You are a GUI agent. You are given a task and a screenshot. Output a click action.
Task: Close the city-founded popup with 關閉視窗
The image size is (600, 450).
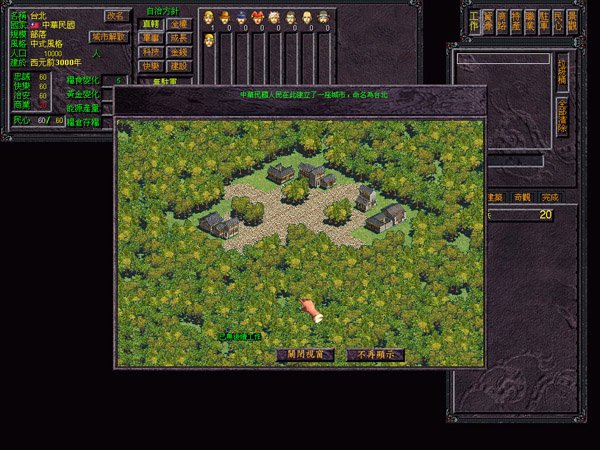305,354
